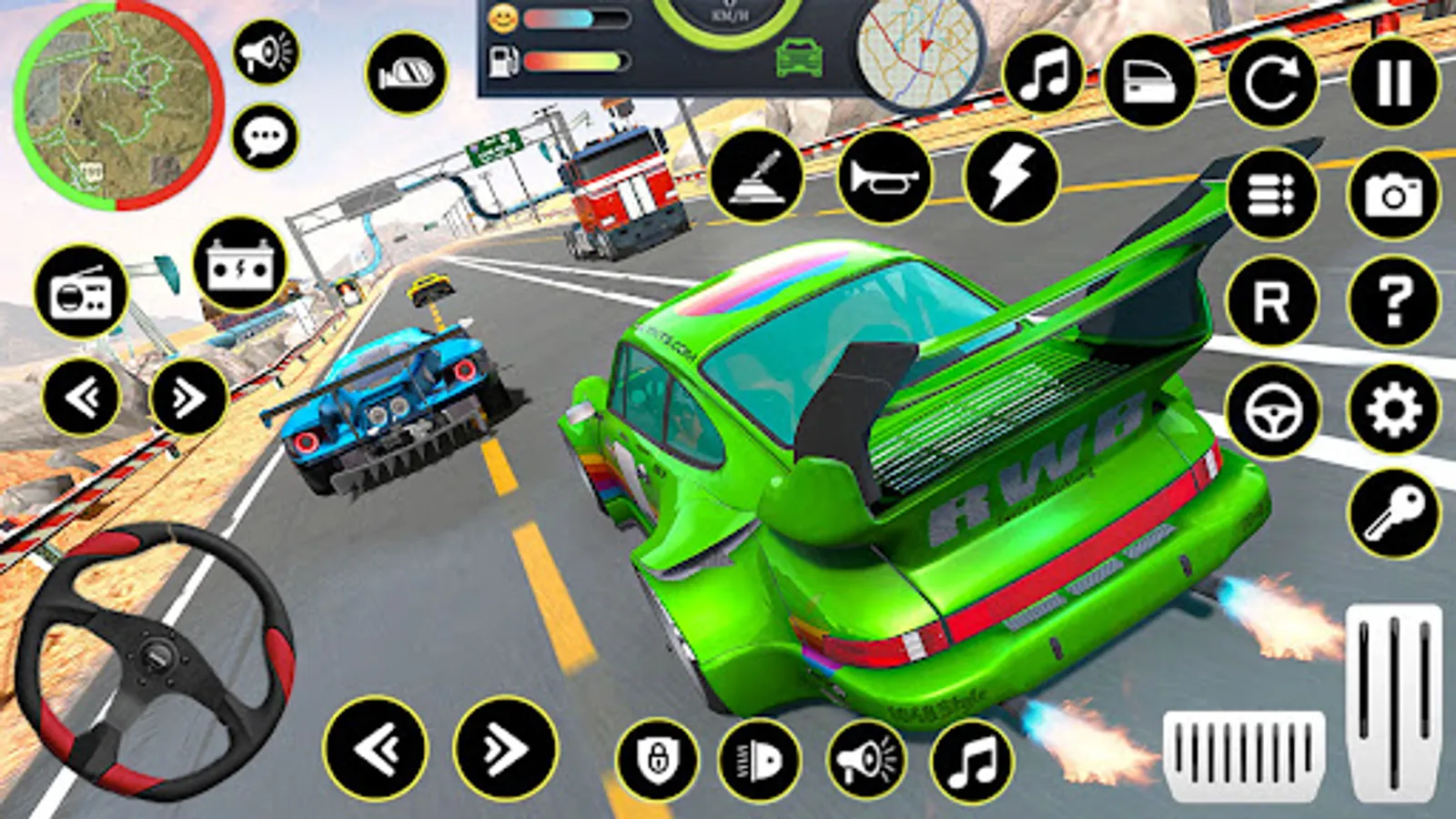Open the stacked list menu icon

(x=1272, y=195)
